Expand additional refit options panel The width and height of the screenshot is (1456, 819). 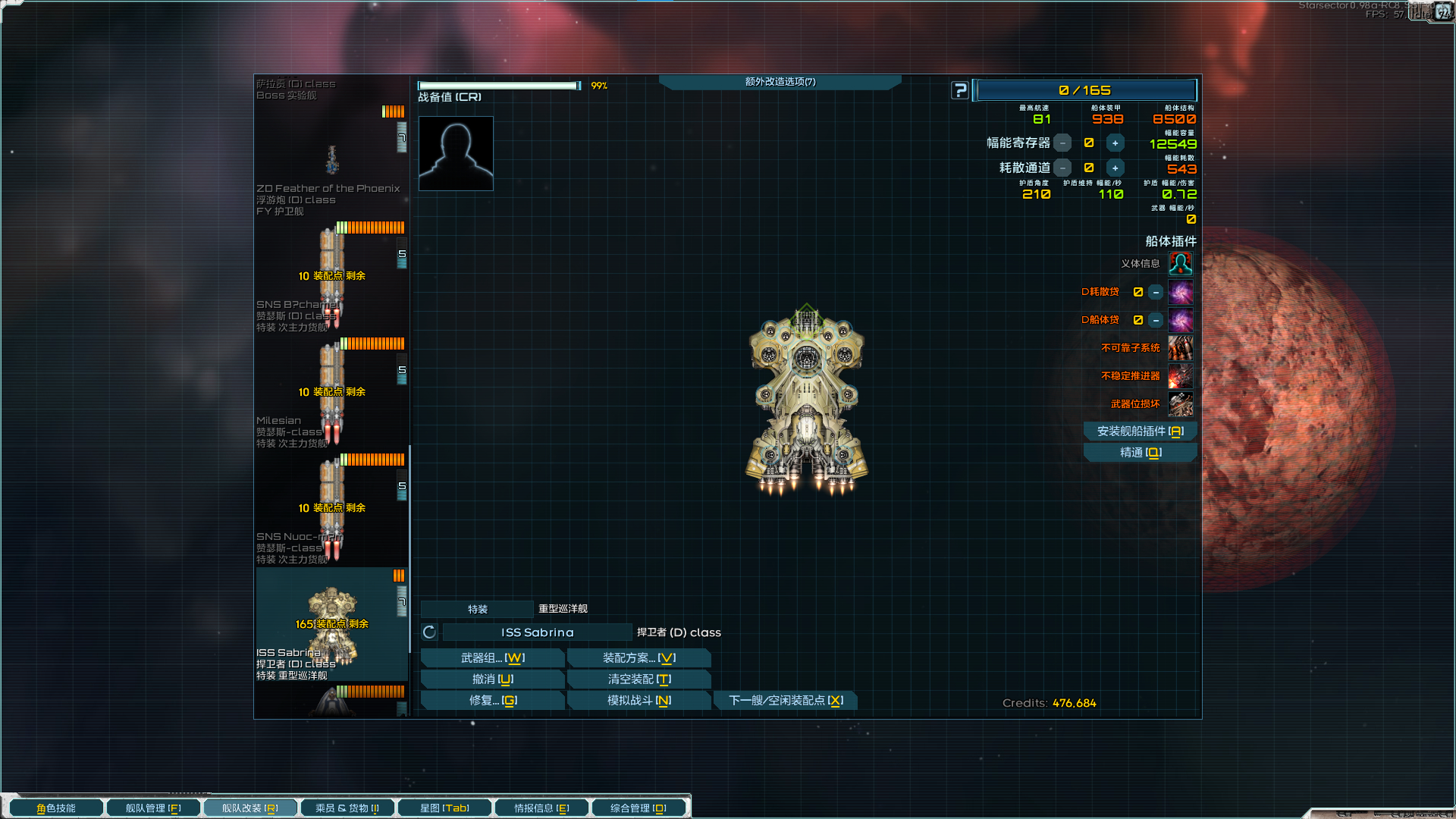pyautogui.click(x=780, y=82)
